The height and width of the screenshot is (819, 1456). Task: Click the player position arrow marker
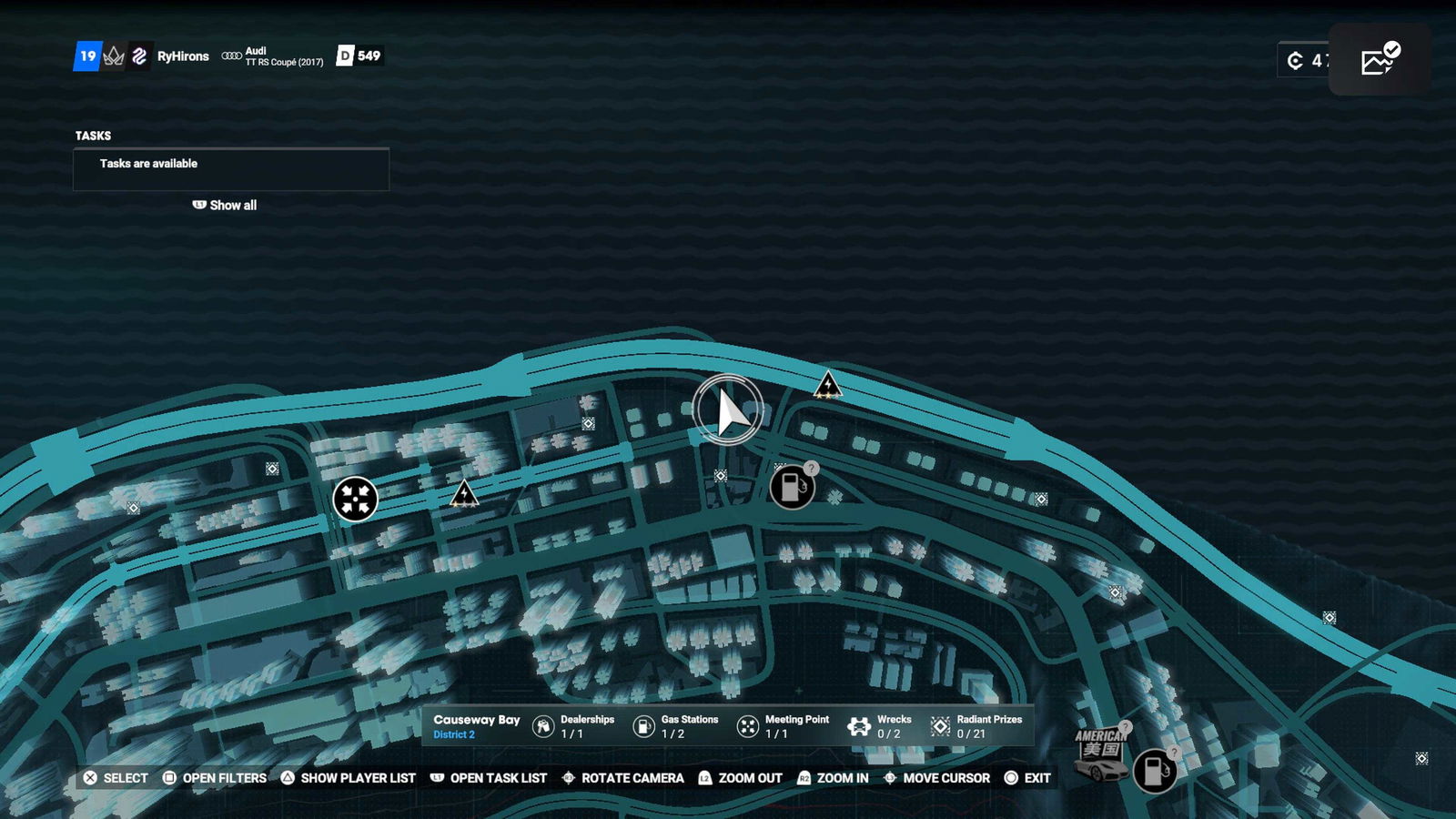[x=728, y=410]
